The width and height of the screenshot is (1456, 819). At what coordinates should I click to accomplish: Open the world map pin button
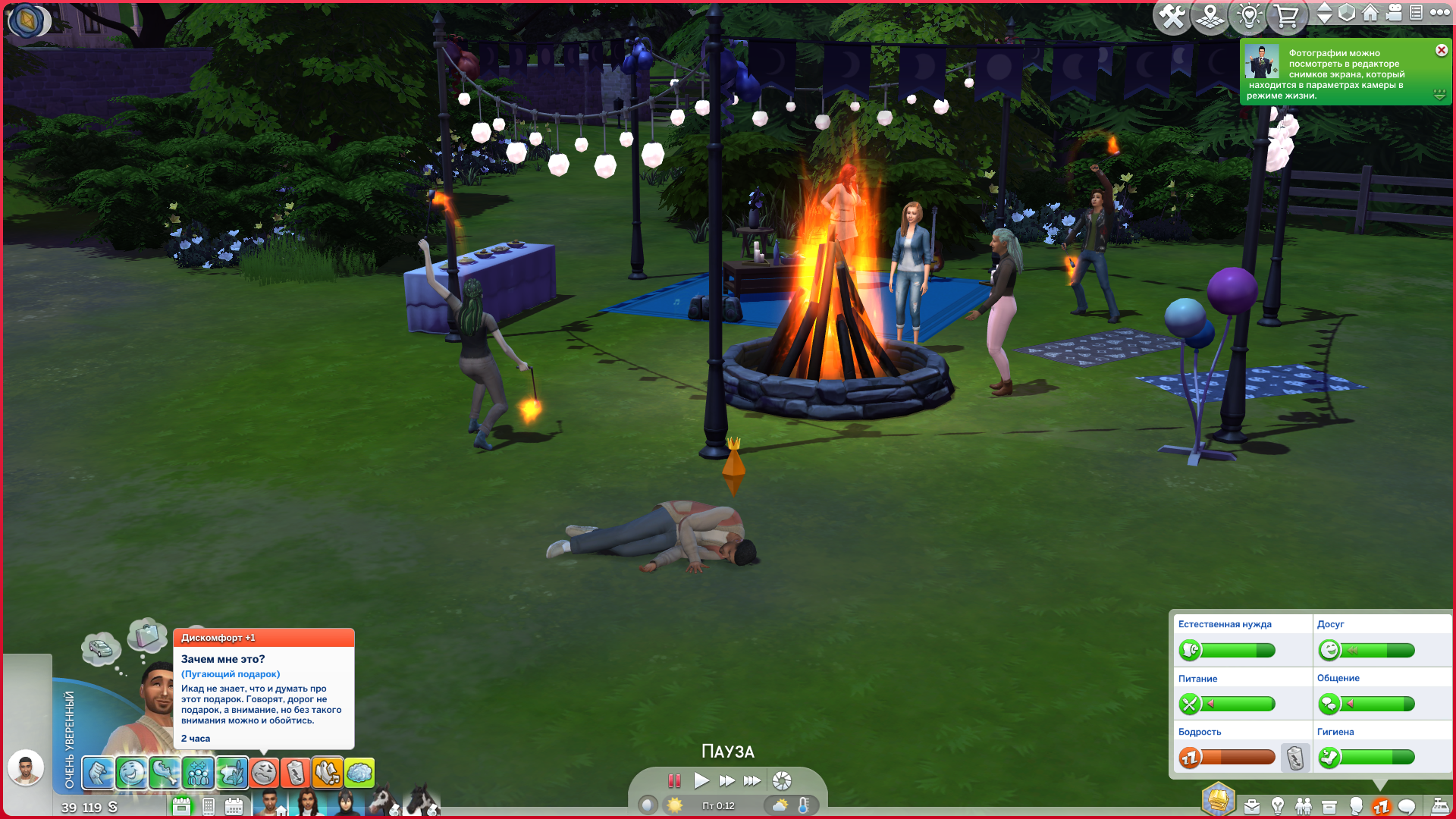point(1210,16)
